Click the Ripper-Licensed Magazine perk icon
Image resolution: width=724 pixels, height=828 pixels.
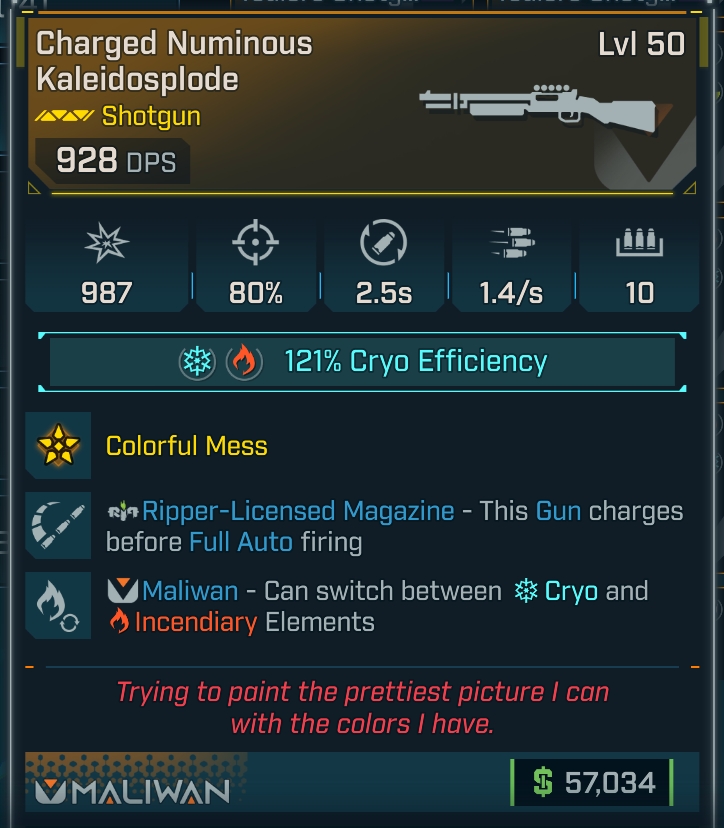(x=58, y=526)
